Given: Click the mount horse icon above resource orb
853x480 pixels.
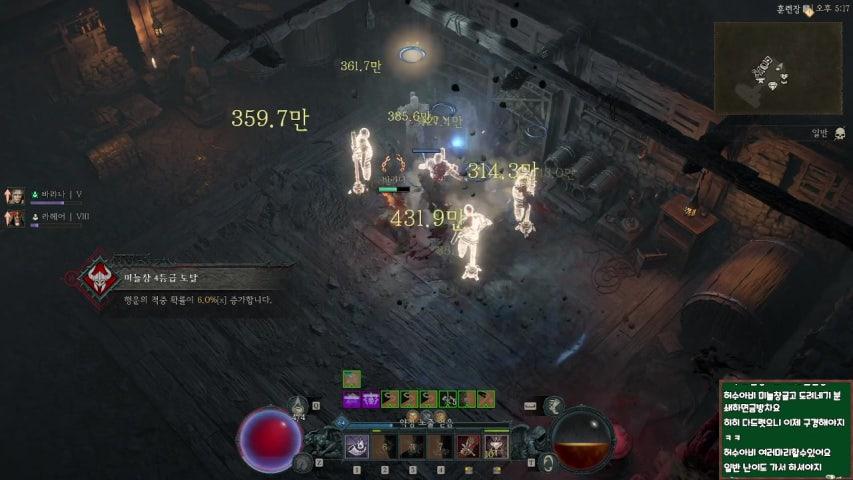Looking at the screenshot, I should [x=555, y=406].
